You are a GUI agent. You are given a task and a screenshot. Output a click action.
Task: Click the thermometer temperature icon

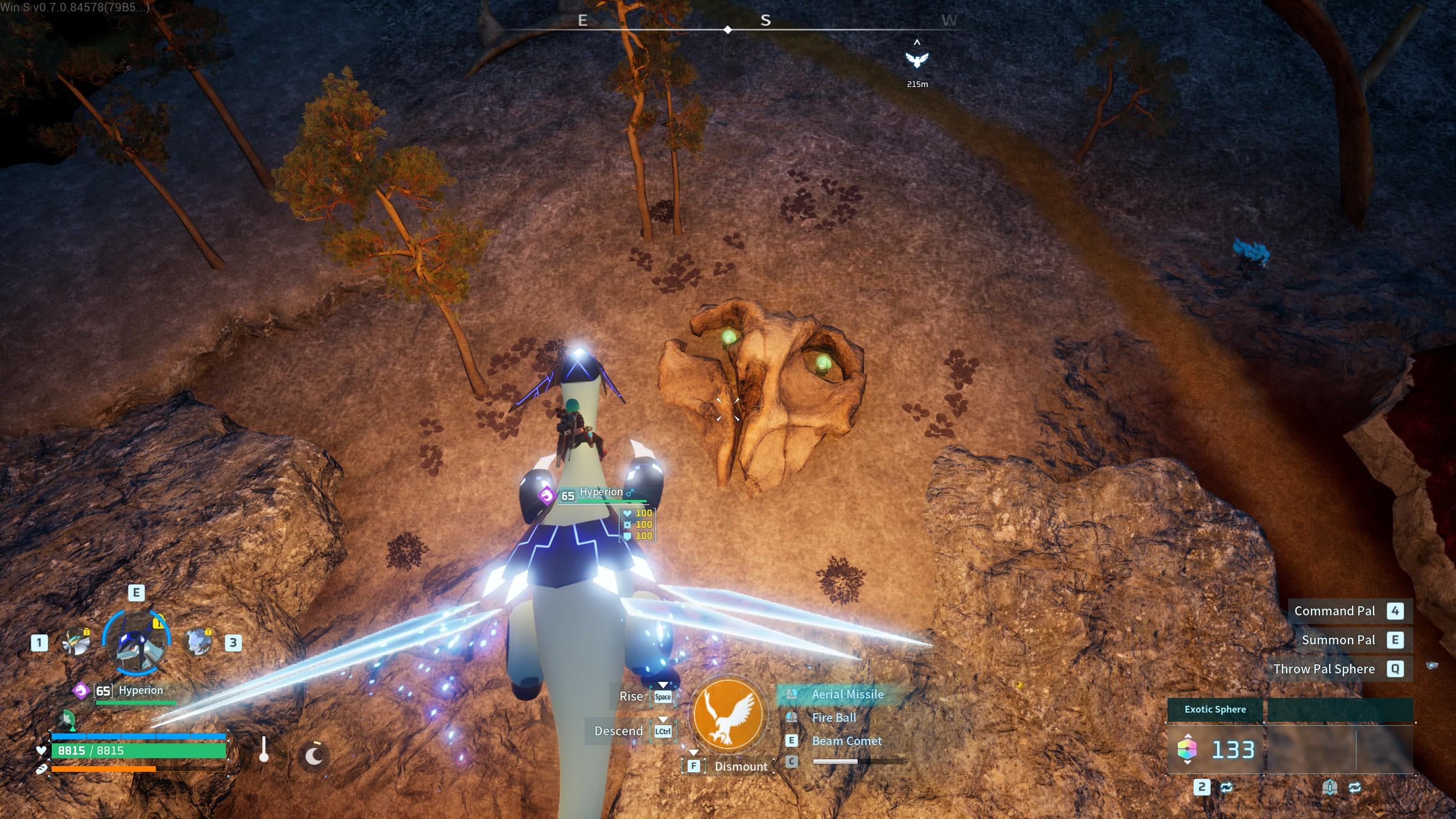(263, 750)
